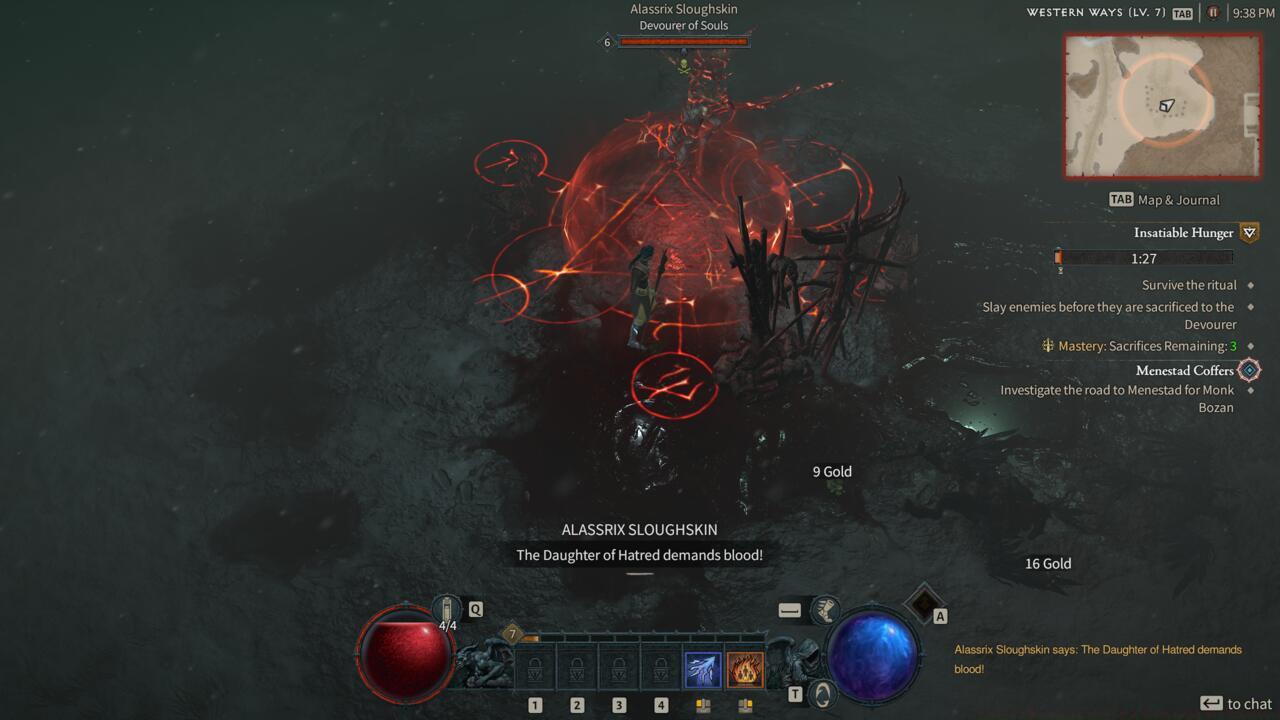Click the Menestad Coffers quest diamond icon
This screenshot has width=1280, height=720.
click(1247, 369)
